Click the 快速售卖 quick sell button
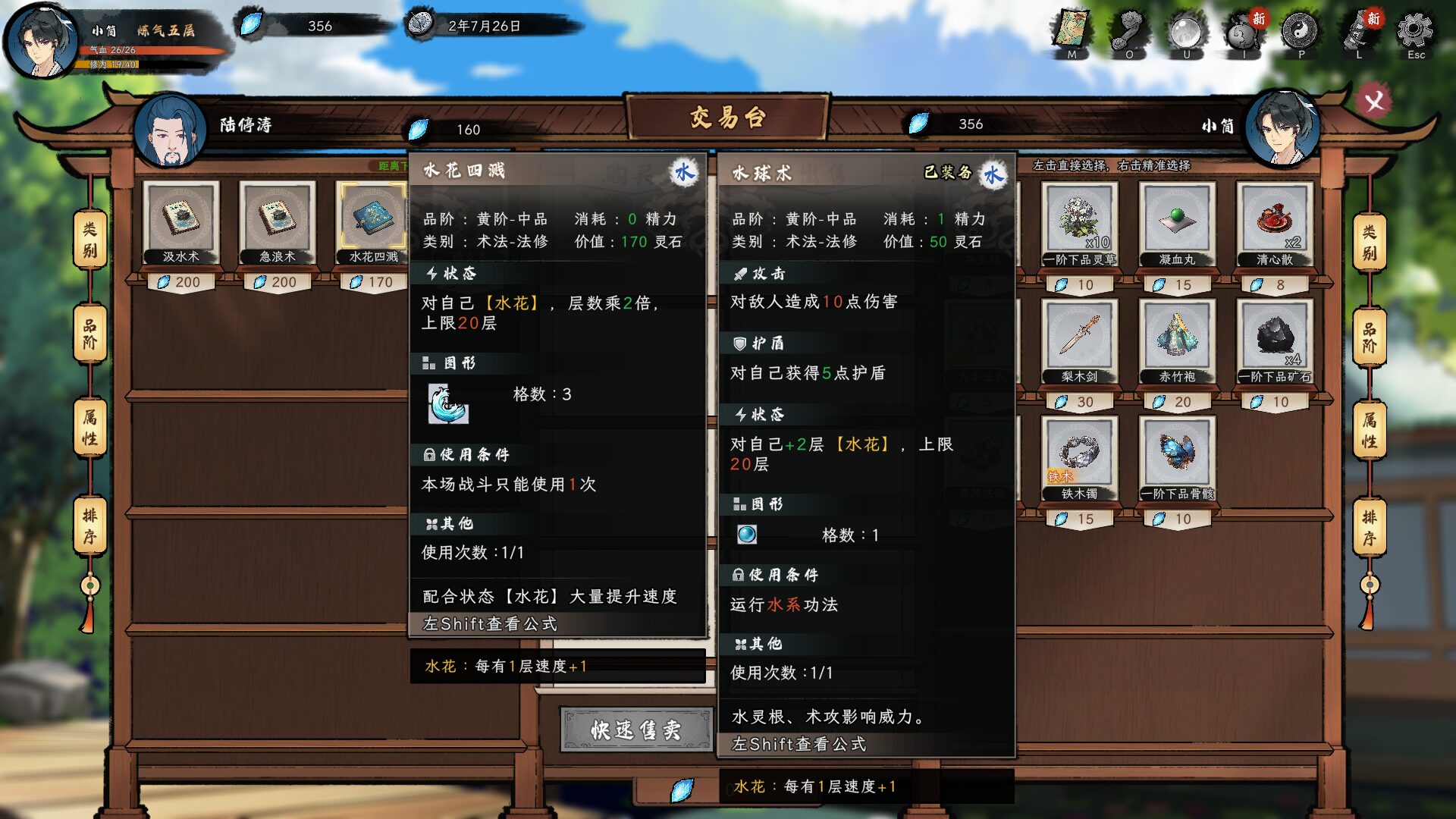 click(x=635, y=730)
